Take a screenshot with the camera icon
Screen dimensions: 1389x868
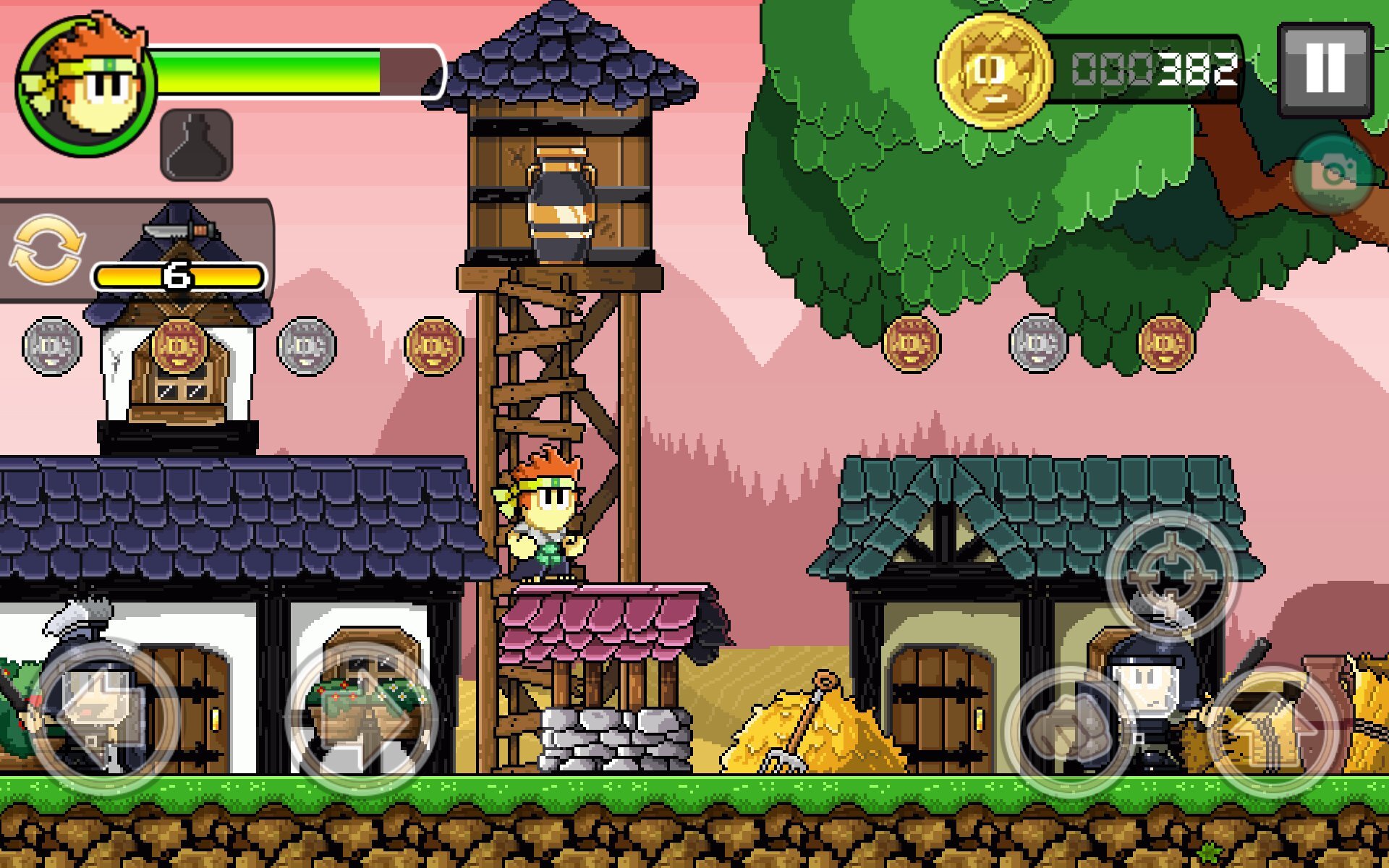(1333, 174)
